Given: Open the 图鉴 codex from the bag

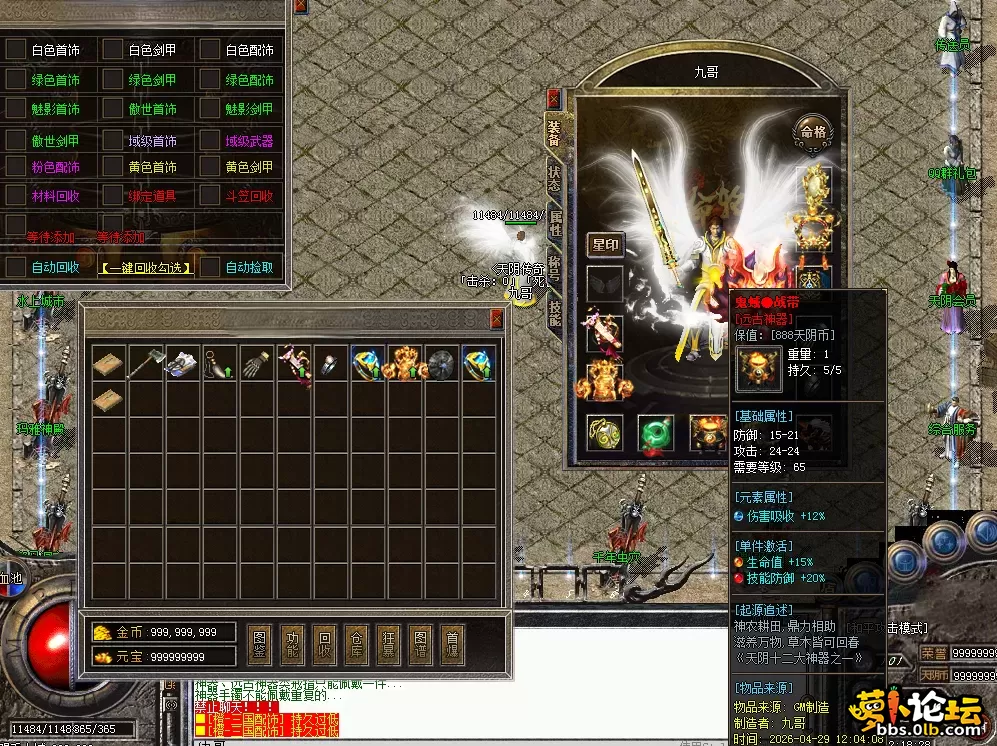Looking at the screenshot, I should point(260,643).
